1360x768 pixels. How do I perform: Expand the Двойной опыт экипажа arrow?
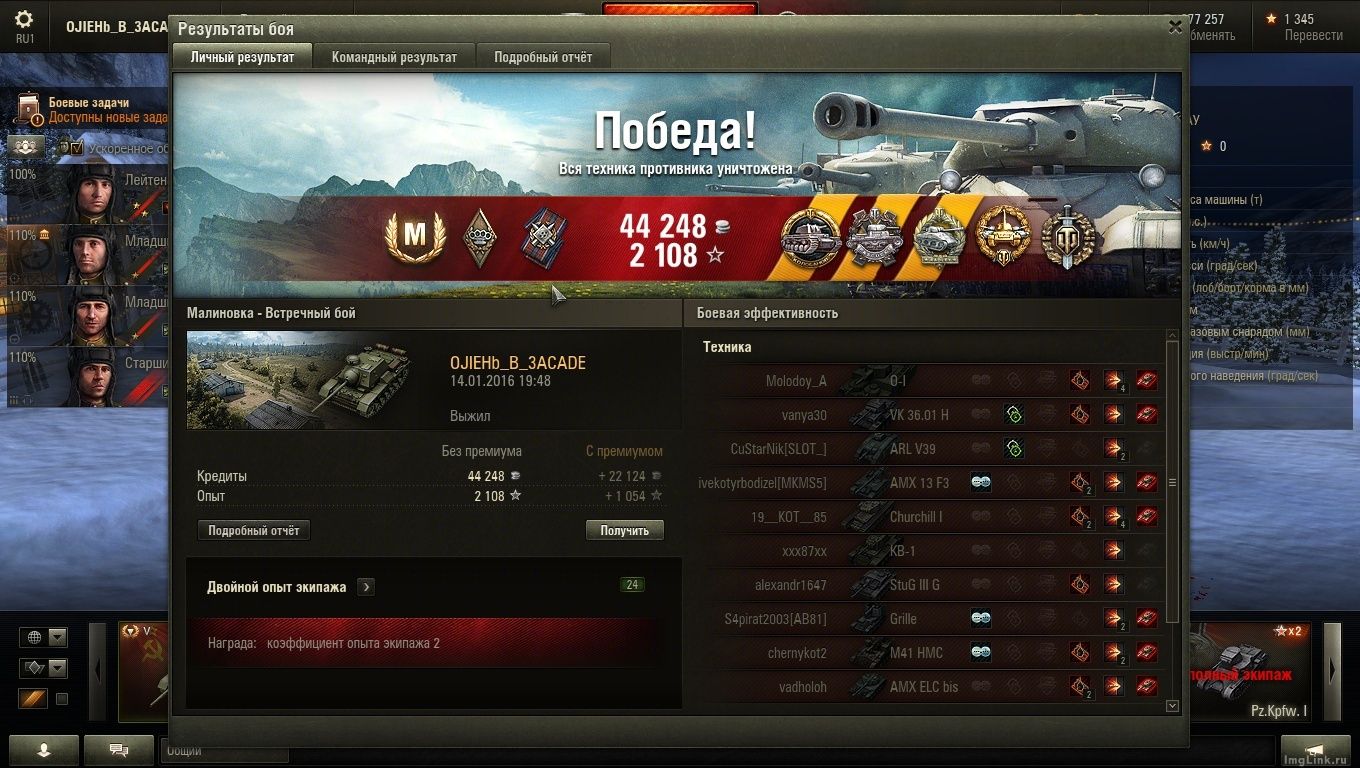(366, 587)
